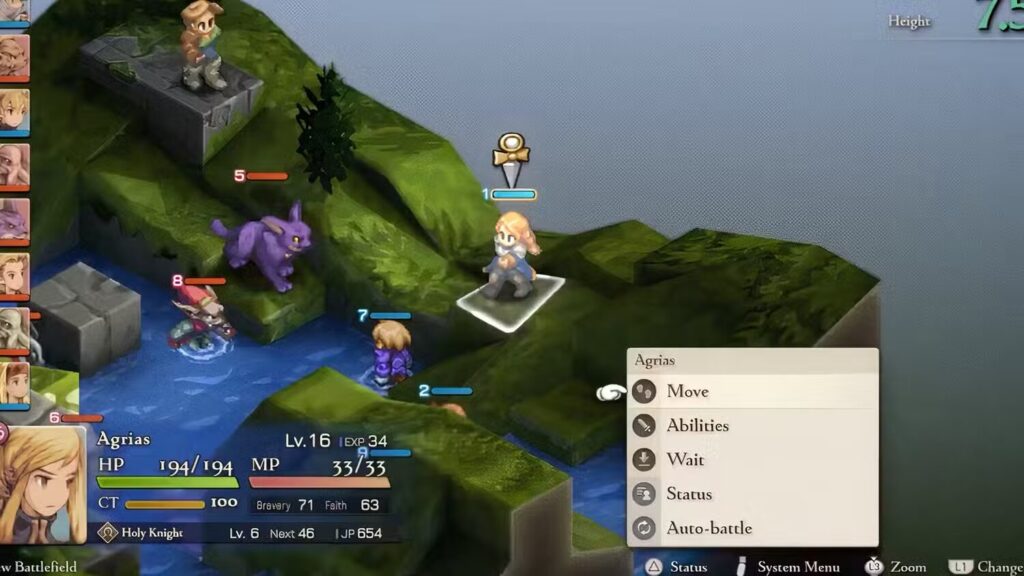This screenshot has height=576, width=1024.
Task: Choose Wait to end Agrias's turn
Action: pyautogui.click(x=685, y=459)
